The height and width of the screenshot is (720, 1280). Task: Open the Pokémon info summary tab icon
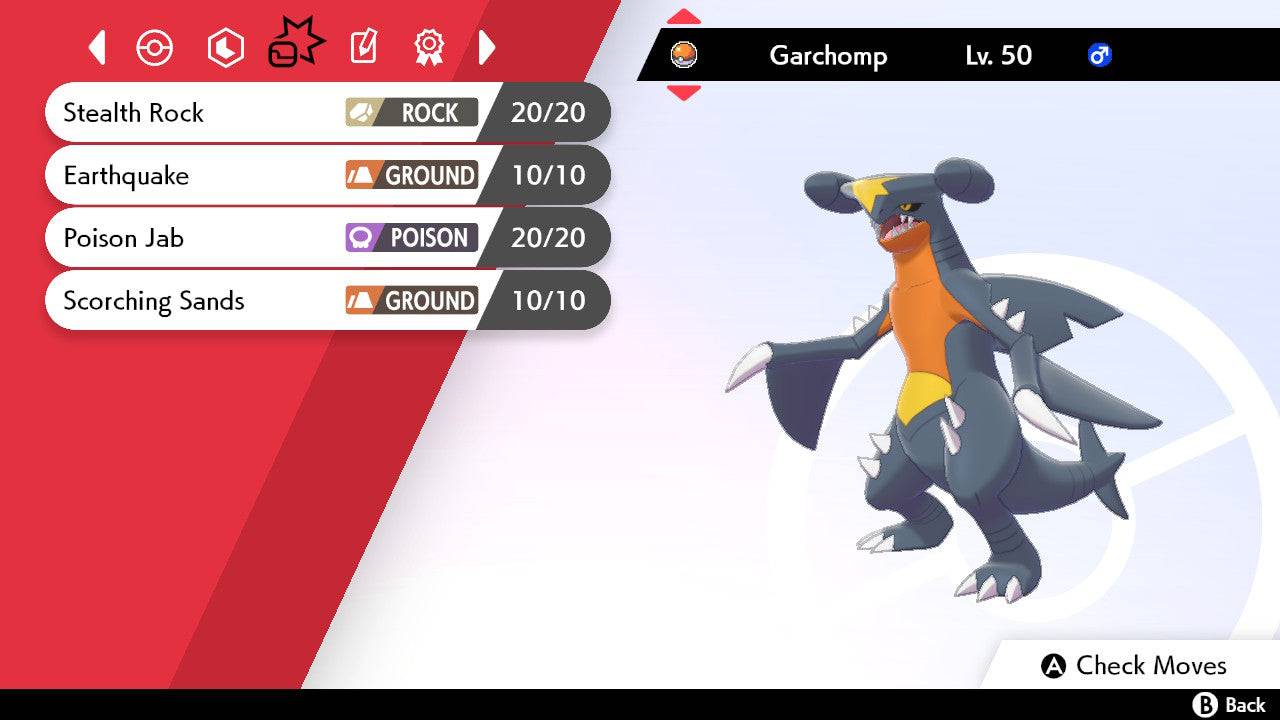click(154, 47)
